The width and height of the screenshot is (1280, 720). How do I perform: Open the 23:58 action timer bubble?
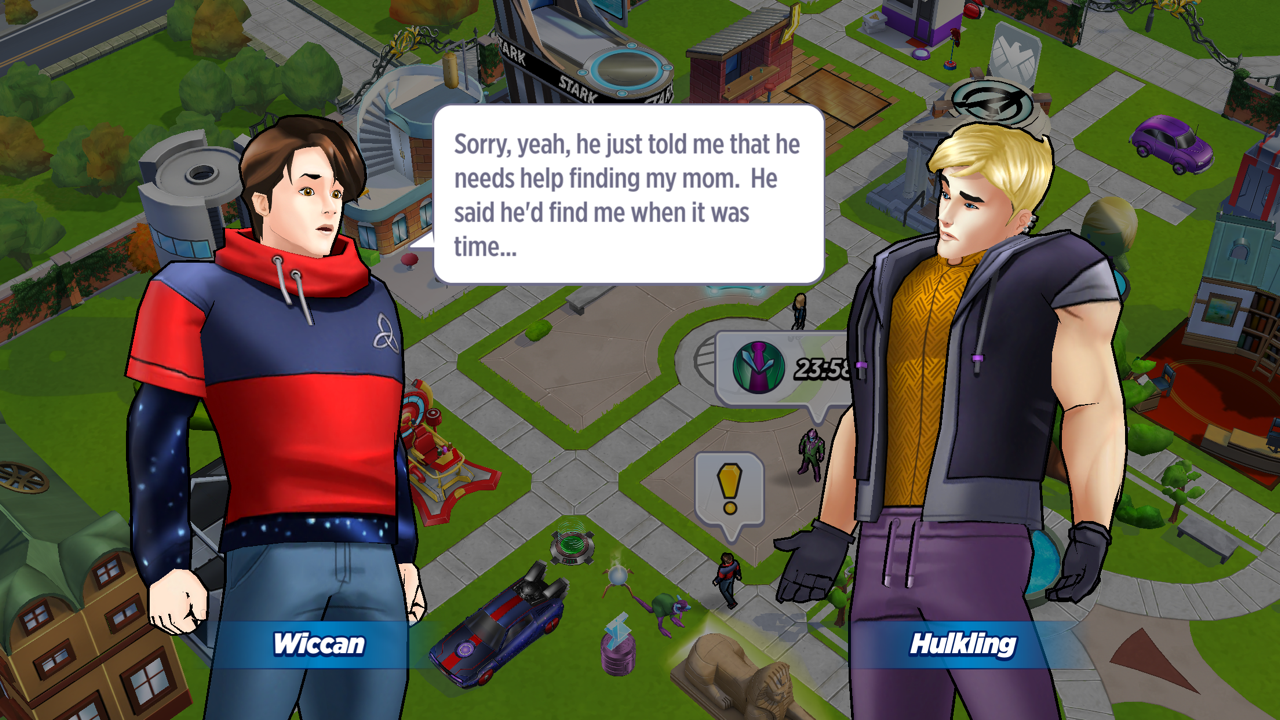click(x=780, y=368)
